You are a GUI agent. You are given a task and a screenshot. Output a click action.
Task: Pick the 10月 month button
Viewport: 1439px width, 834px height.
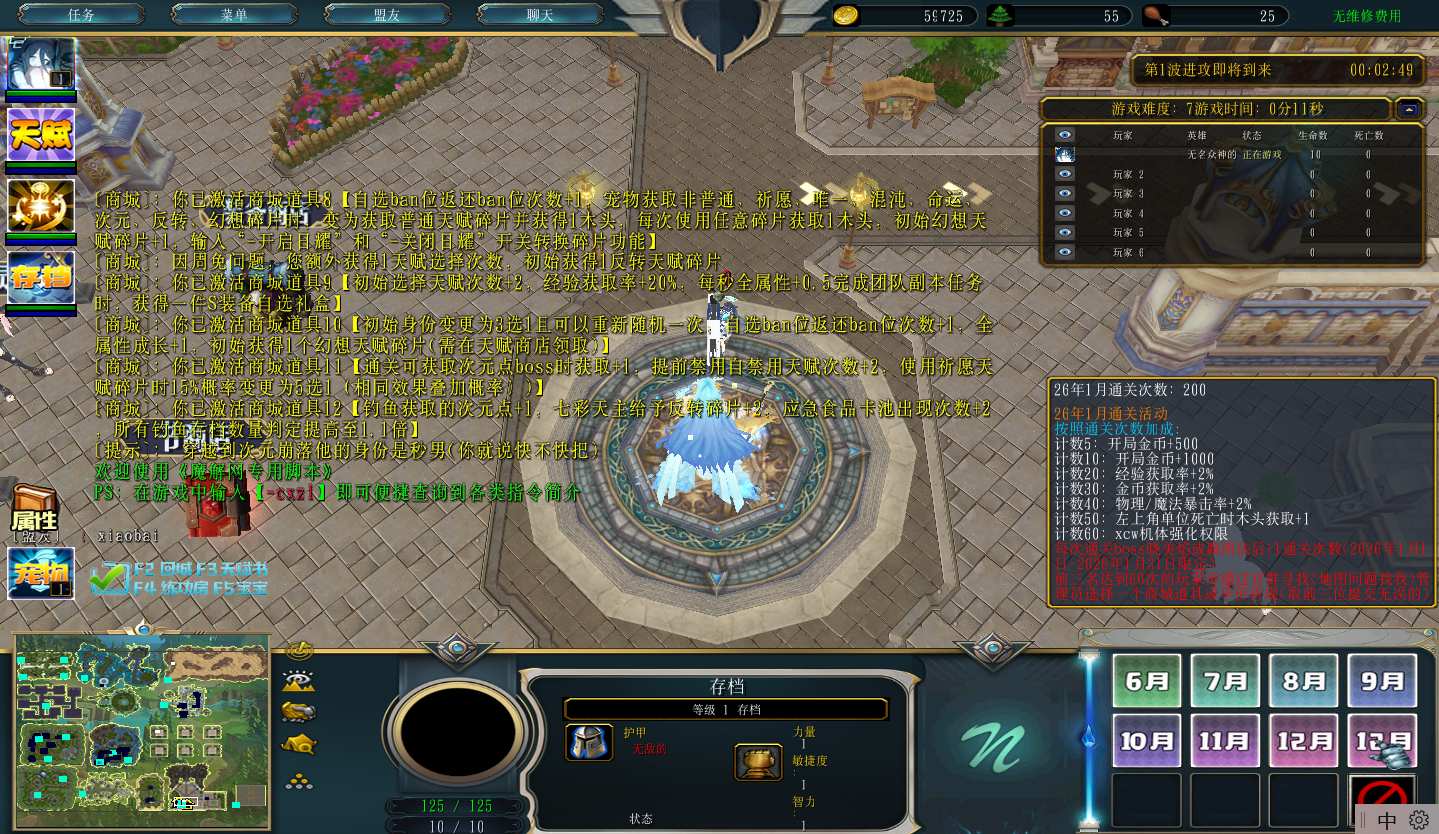[x=1147, y=741]
